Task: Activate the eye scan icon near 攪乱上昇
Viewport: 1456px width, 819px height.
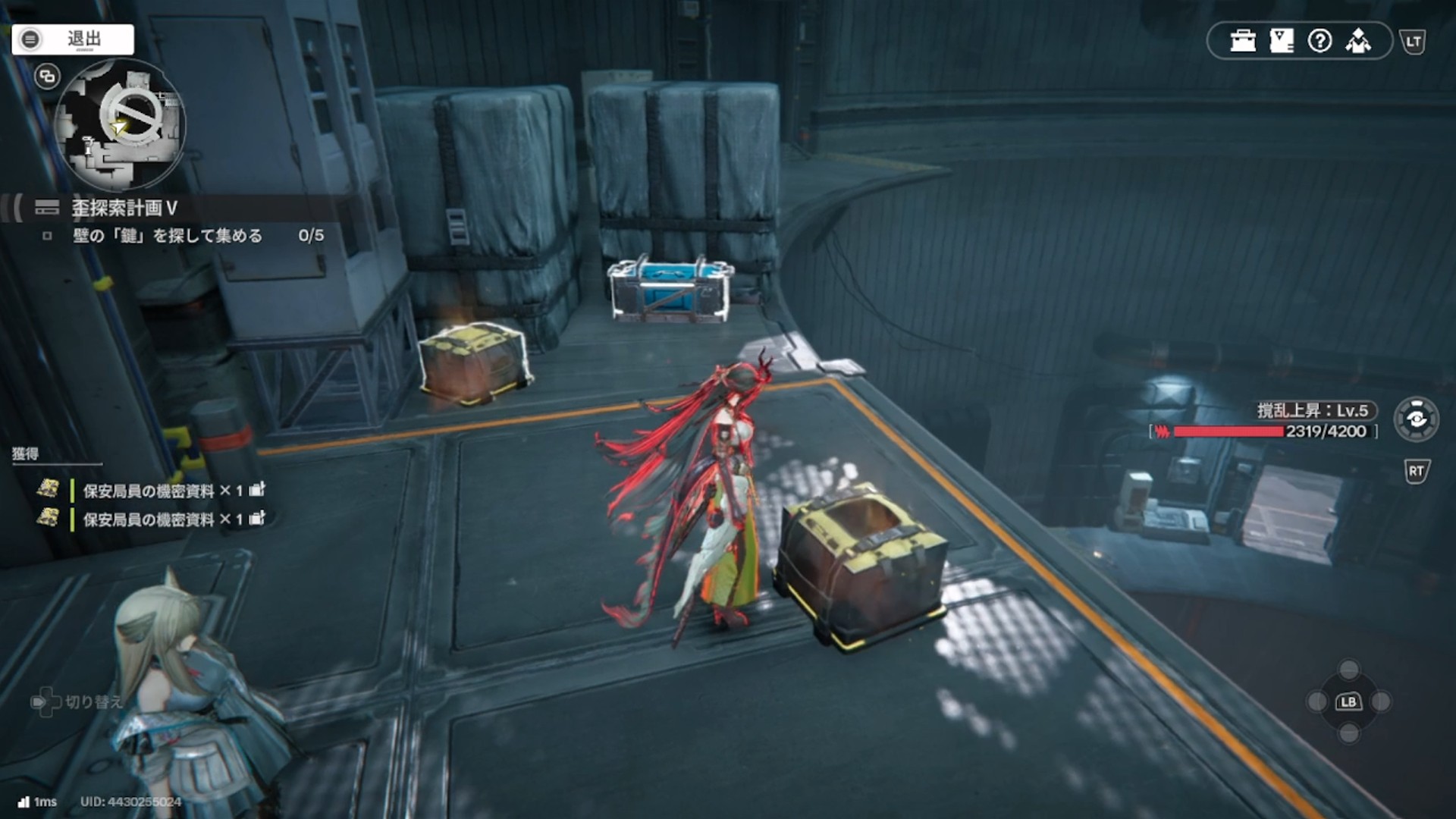Action: pos(1416,419)
